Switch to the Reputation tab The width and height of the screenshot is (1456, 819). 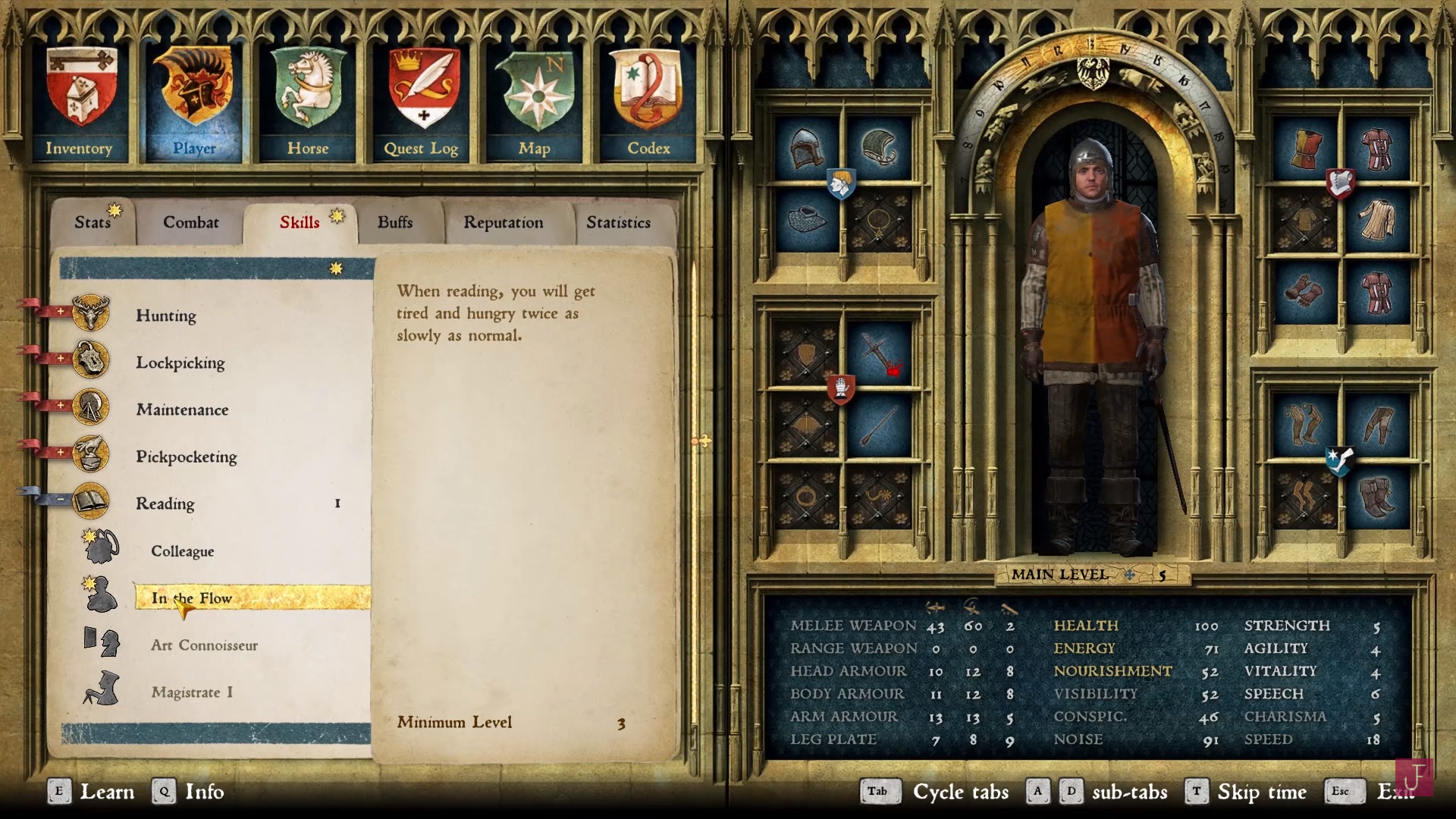[504, 222]
